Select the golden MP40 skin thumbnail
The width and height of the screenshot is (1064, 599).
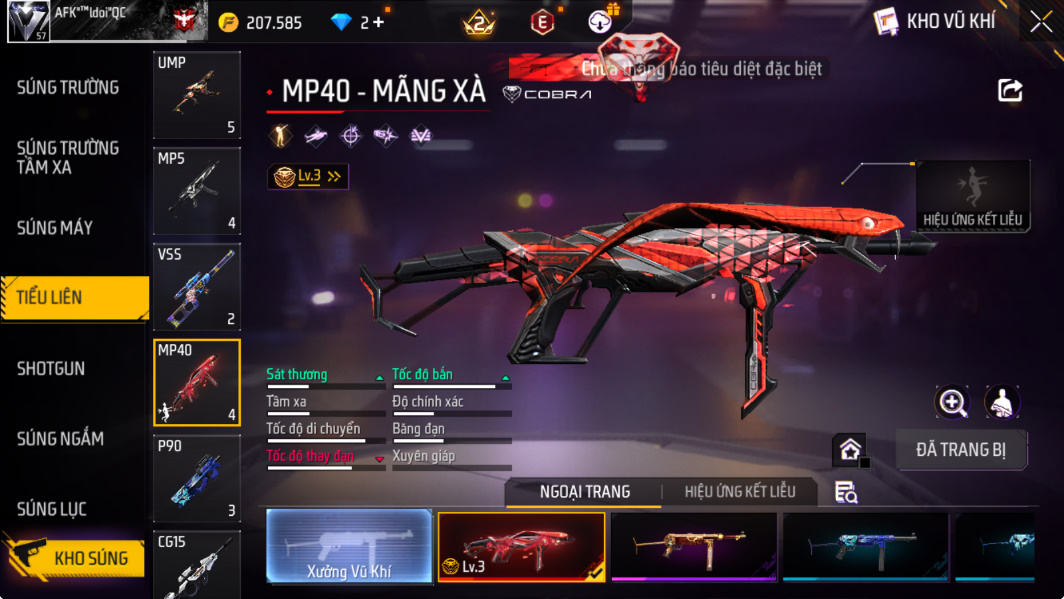pos(694,546)
